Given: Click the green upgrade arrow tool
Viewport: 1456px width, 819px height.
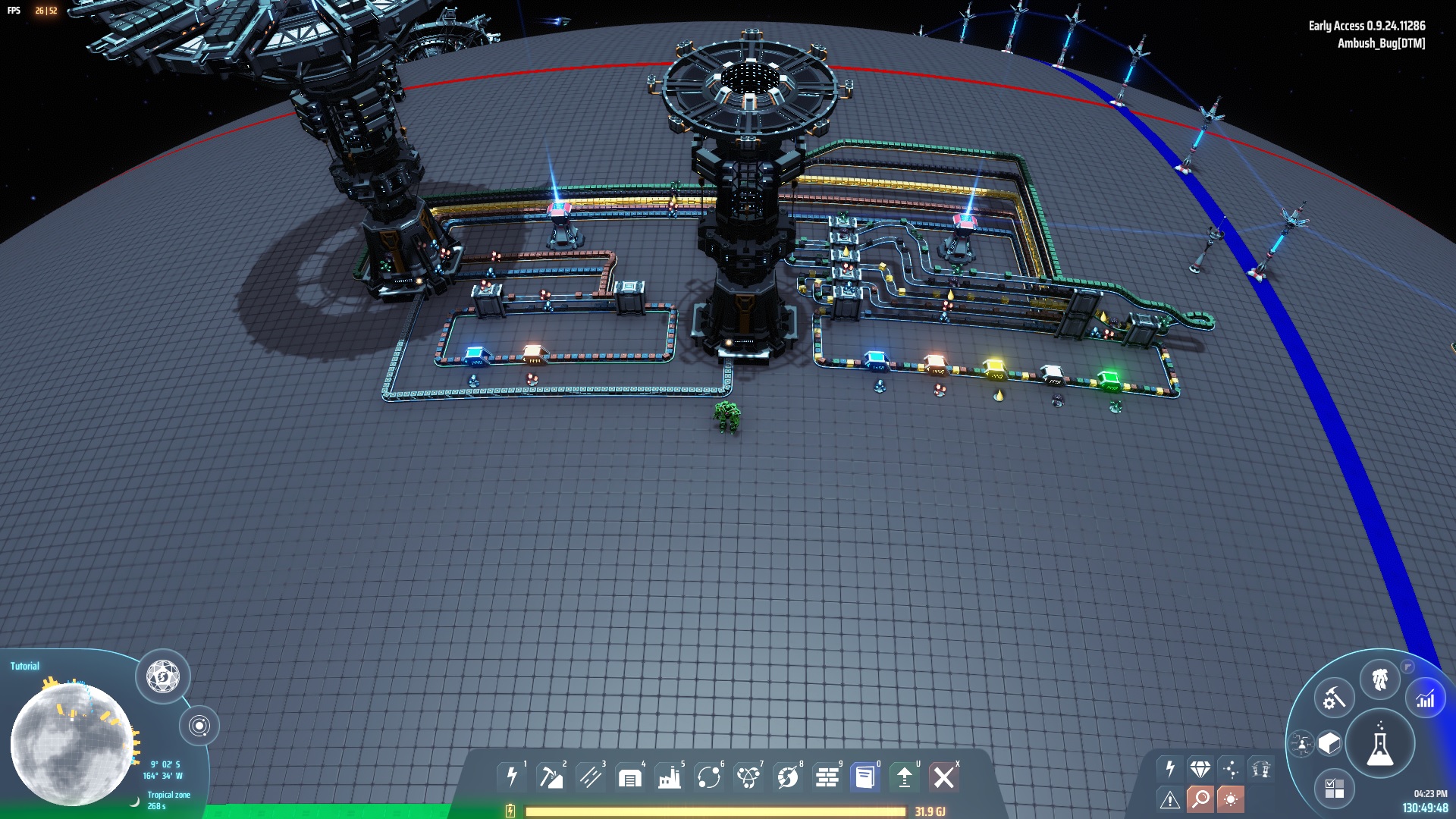Looking at the screenshot, I should 904,777.
